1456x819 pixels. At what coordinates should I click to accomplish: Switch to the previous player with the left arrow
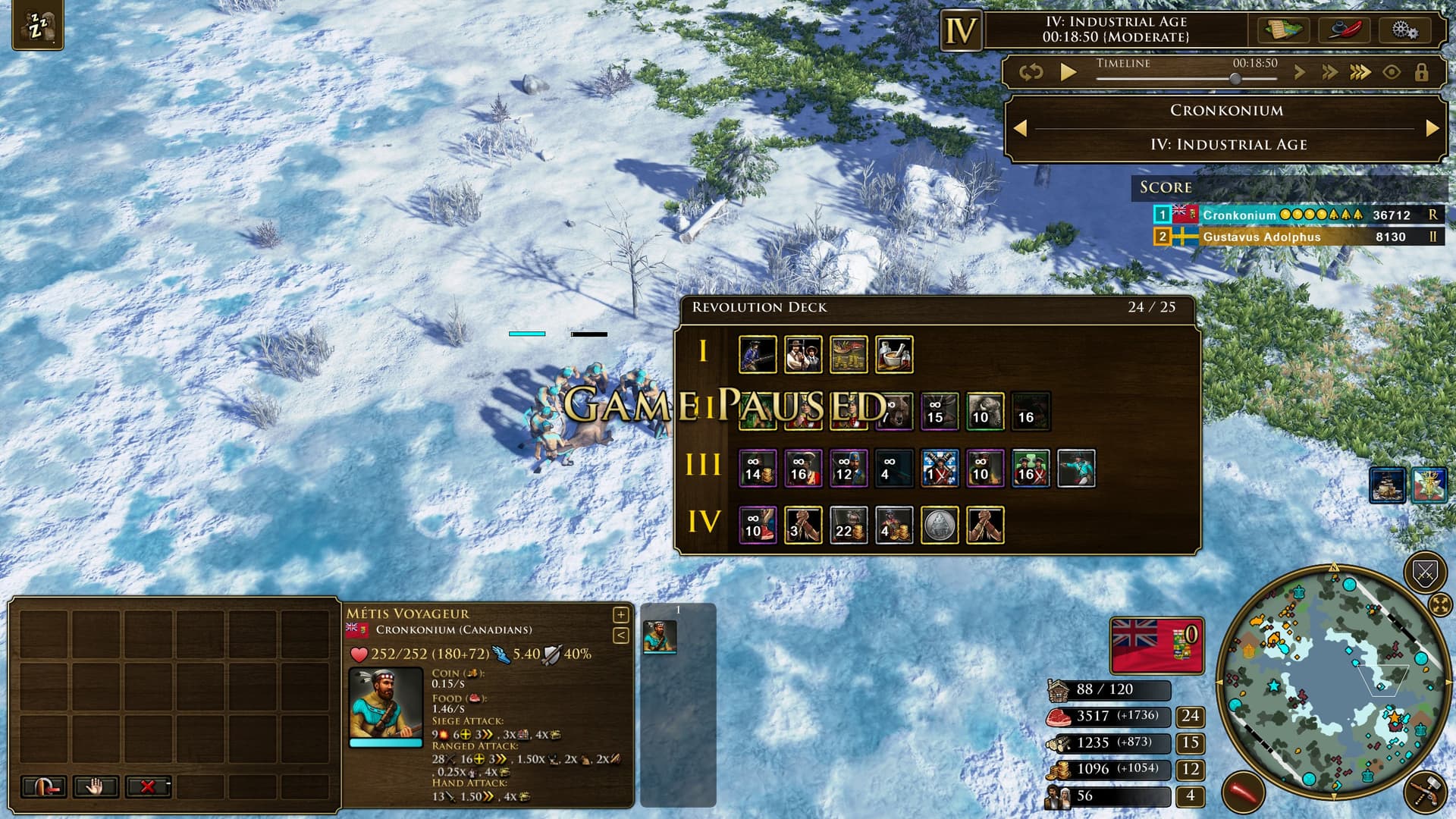pyautogui.click(x=1021, y=128)
